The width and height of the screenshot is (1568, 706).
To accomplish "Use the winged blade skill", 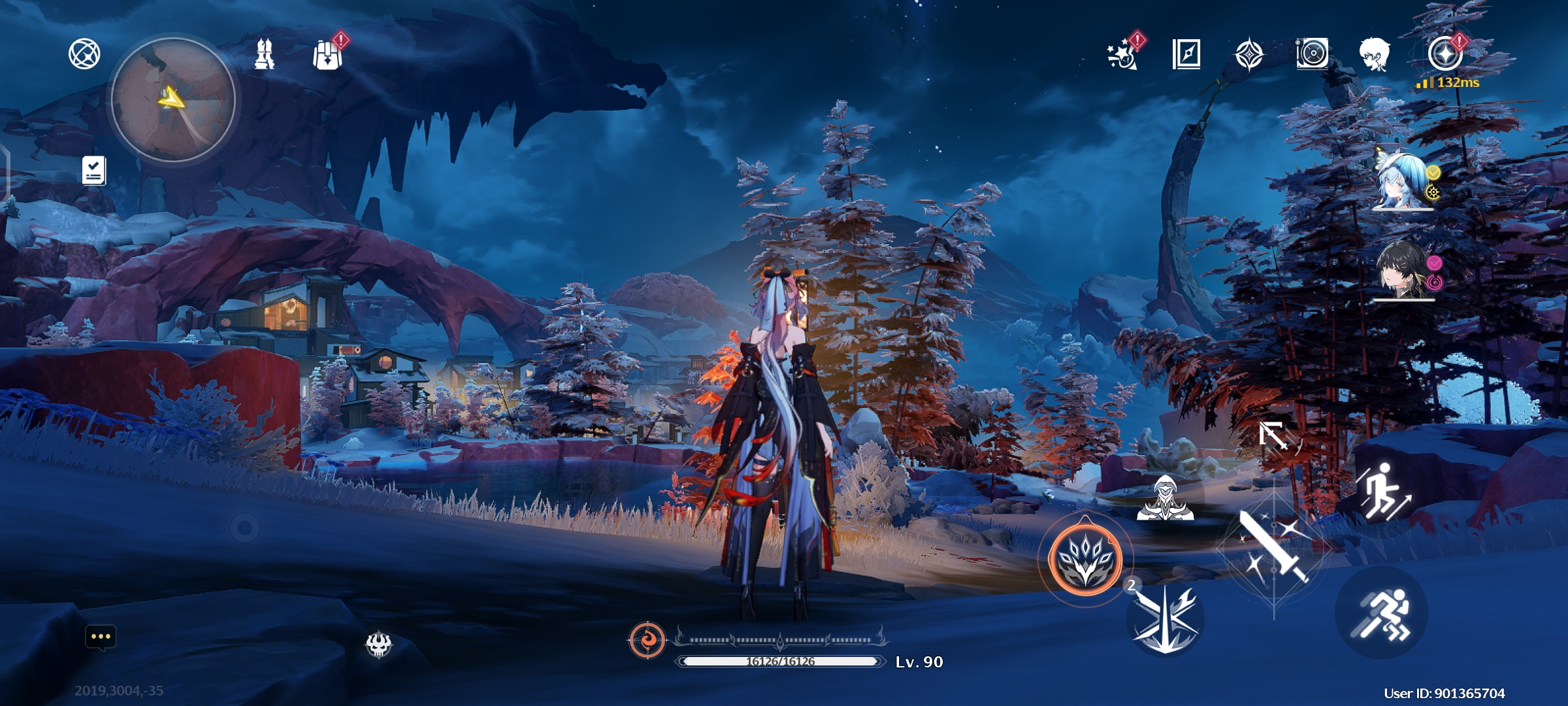I will (1166, 618).
